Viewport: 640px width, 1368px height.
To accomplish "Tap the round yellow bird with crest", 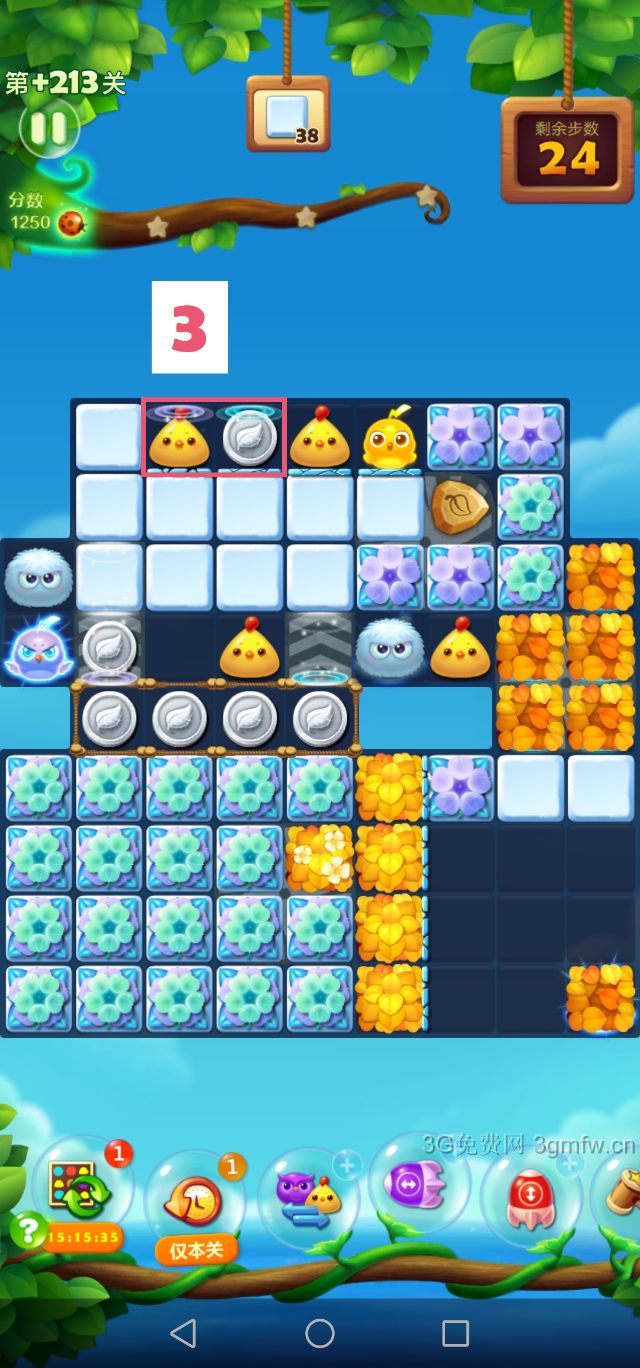I will [389, 438].
